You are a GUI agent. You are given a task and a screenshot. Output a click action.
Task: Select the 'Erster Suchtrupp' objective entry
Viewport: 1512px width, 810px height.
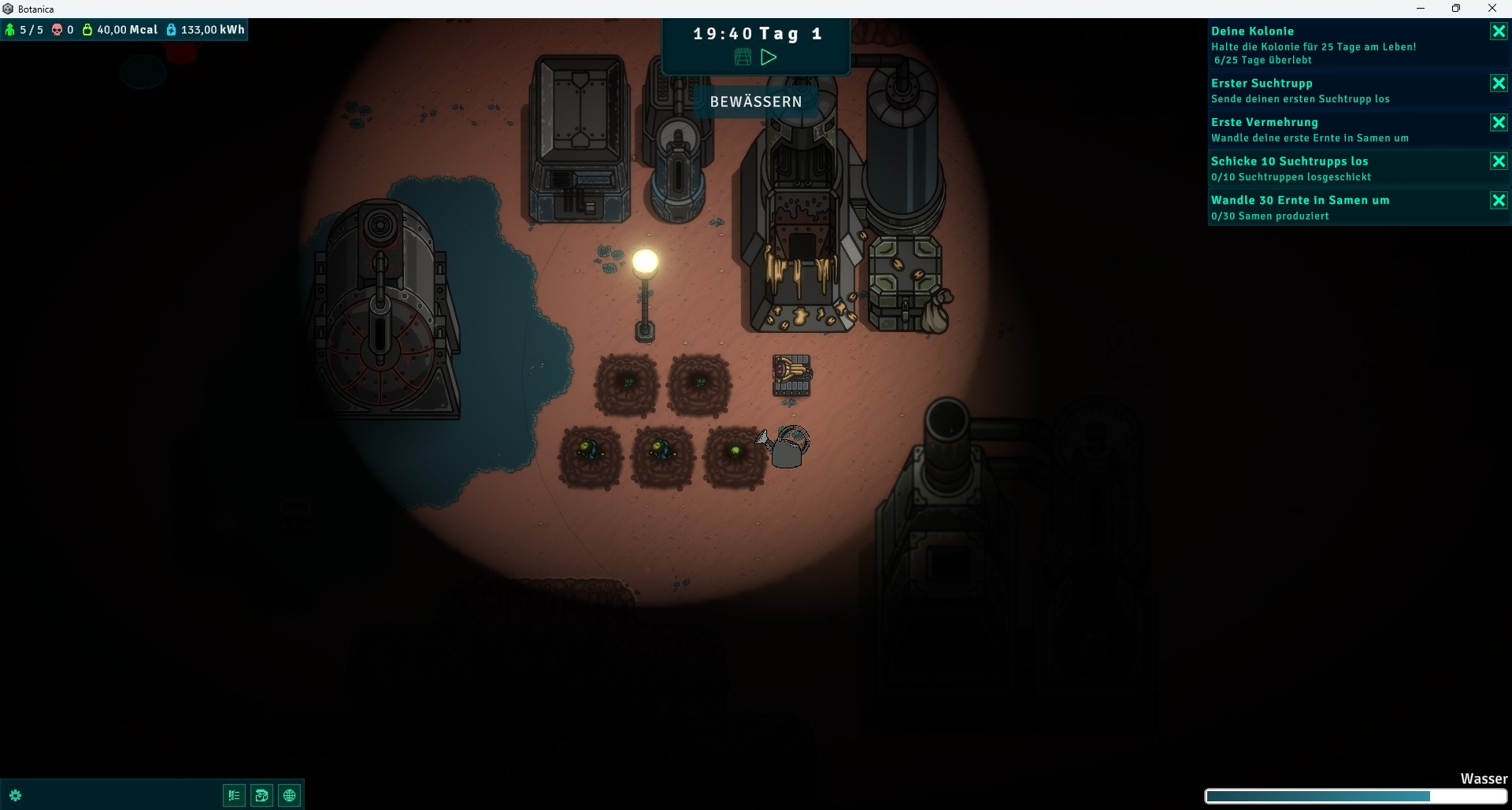tap(1339, 91)
